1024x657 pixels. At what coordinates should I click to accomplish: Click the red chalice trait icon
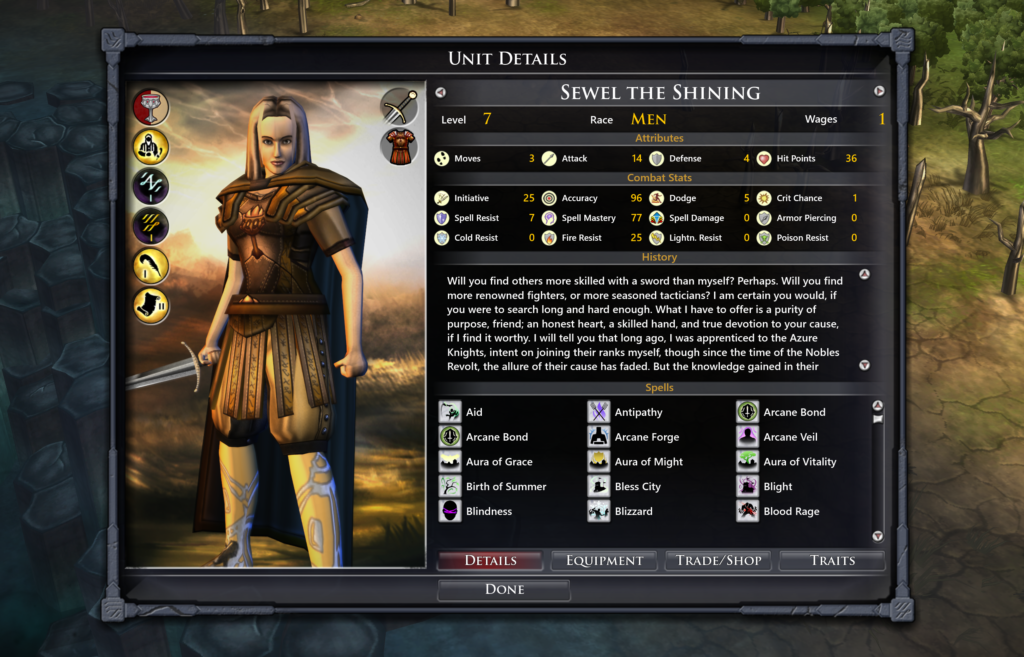click(151, 107)
